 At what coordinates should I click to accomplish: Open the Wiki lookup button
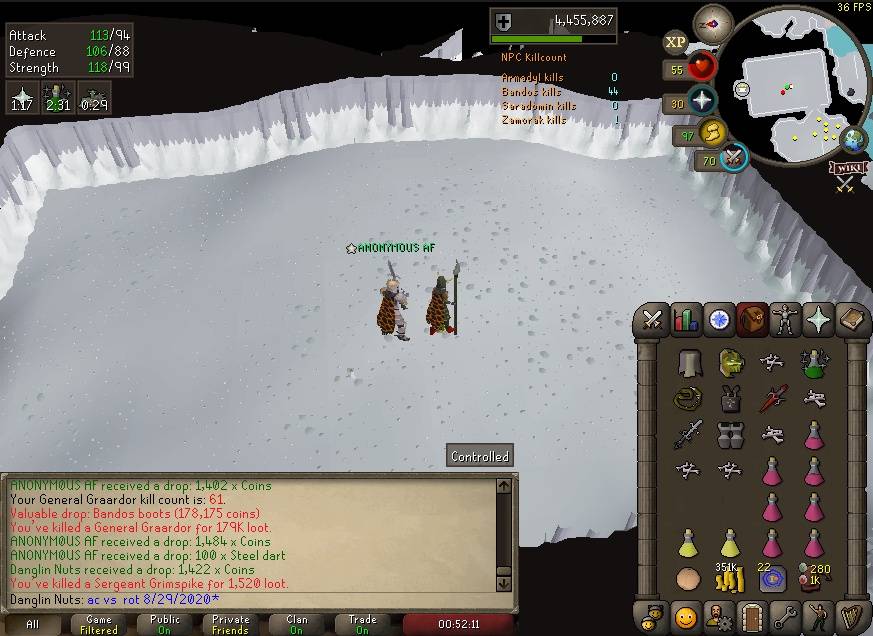point(848,168)
